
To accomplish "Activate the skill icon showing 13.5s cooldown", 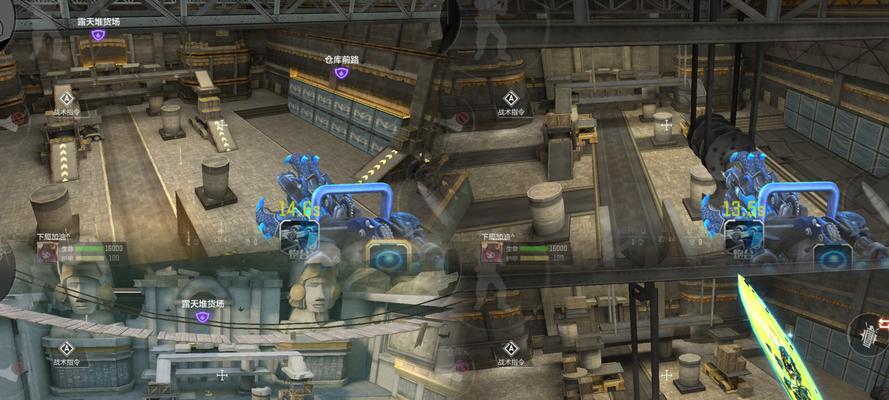I will [743, 236].
